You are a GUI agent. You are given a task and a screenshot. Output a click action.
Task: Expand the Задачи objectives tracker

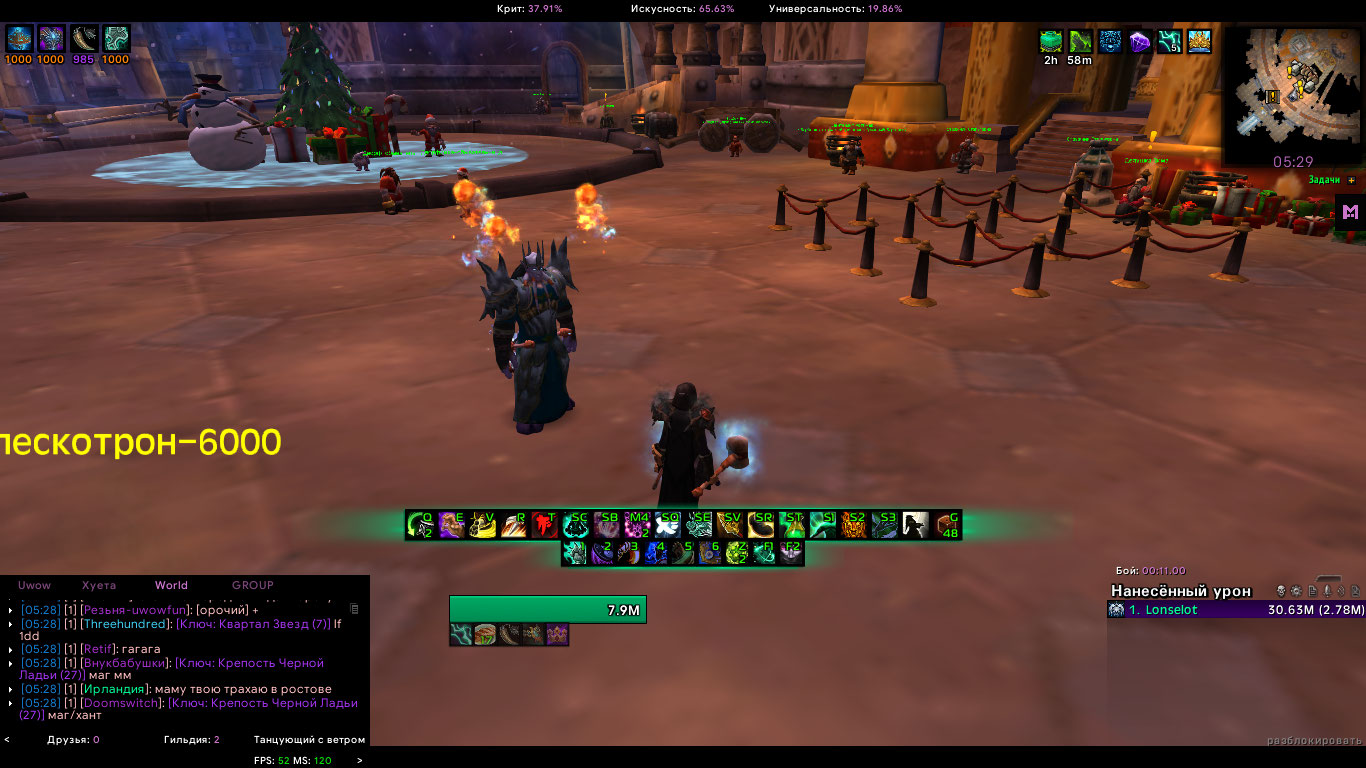[x=1352, y=180]
